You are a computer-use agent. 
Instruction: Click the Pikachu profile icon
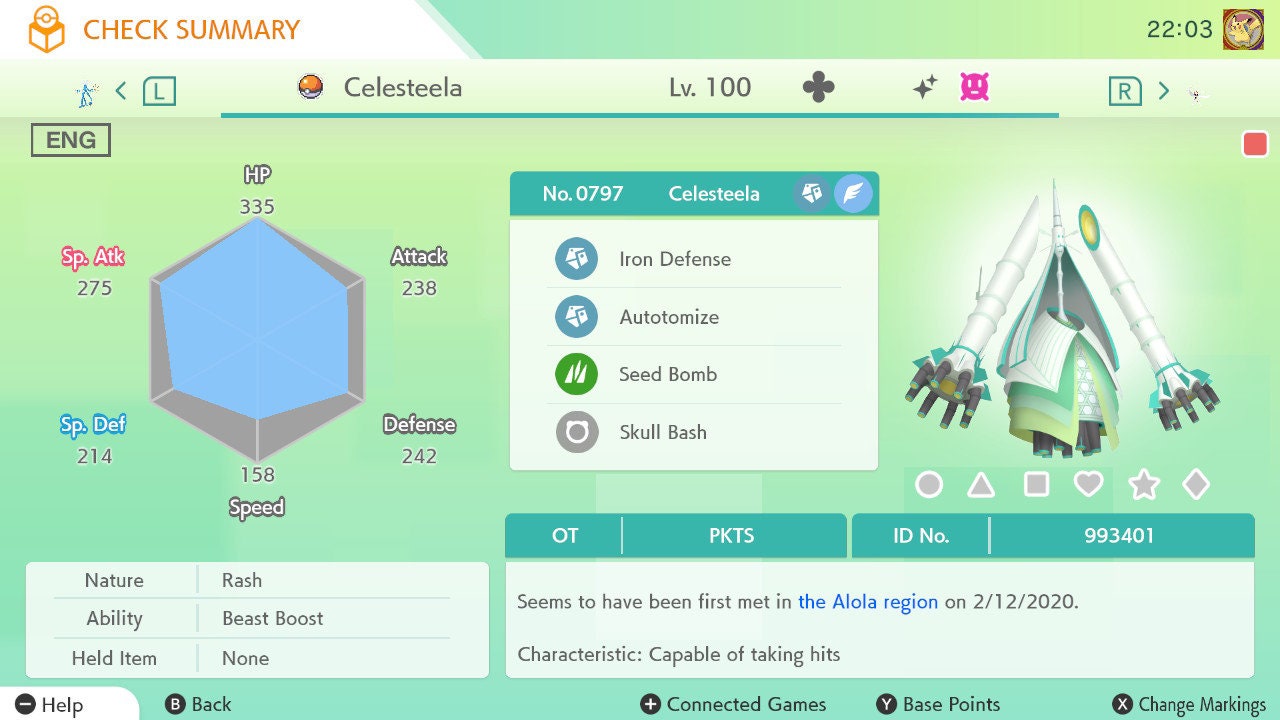point(1243,30)
